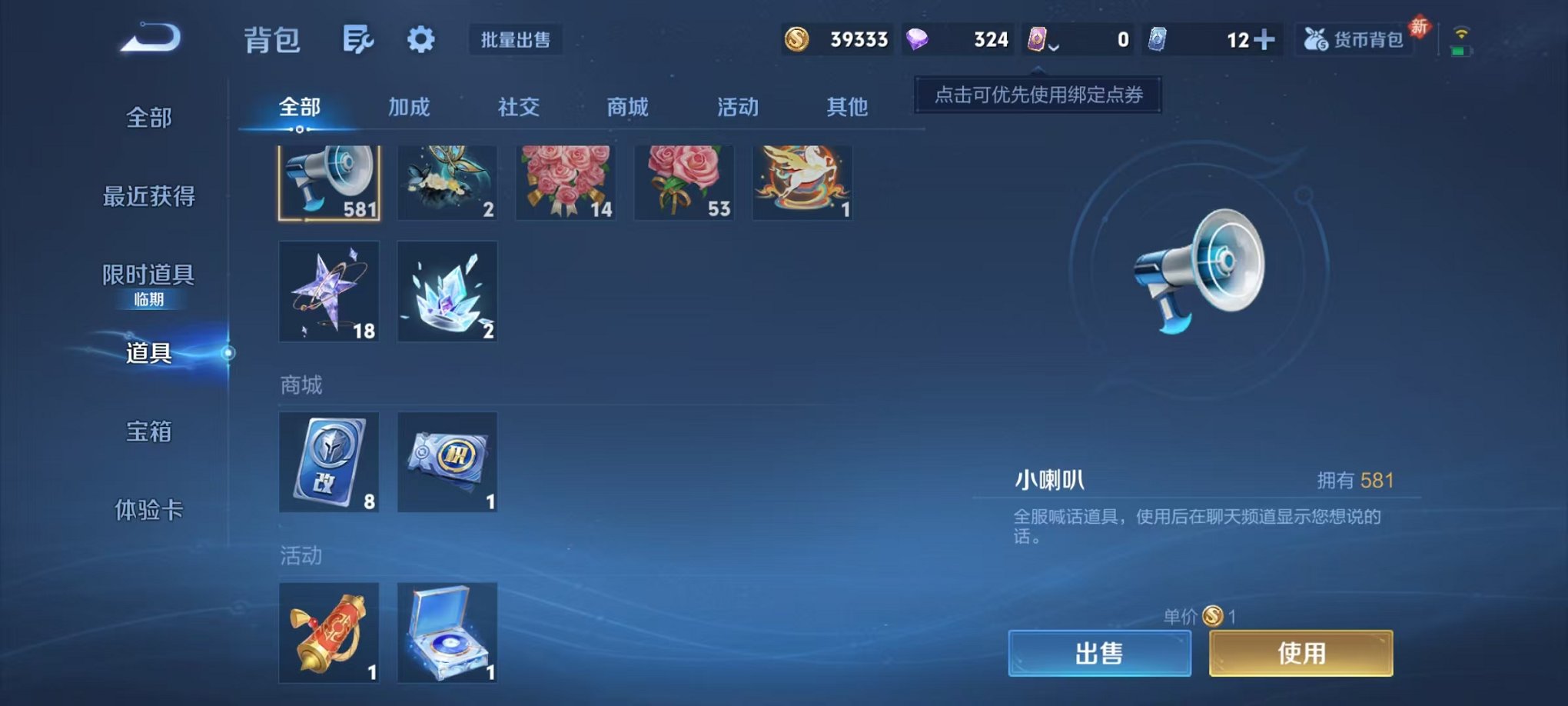Open the backpack settings gear icon
Screen dimensions: 1568x706
[x=420, y=40]
